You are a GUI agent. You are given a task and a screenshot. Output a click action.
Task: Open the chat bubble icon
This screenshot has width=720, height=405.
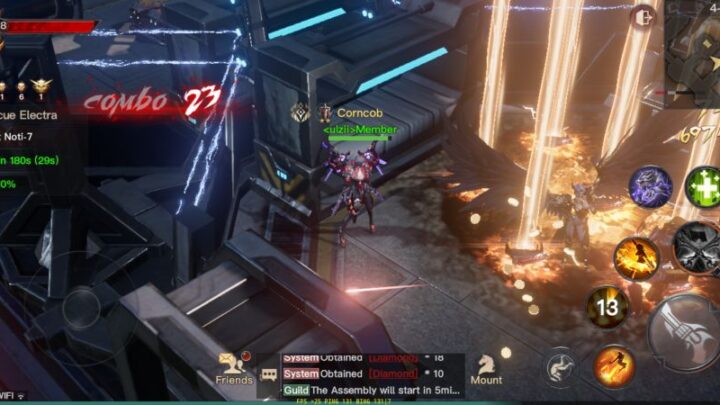[x=268, y=374]
